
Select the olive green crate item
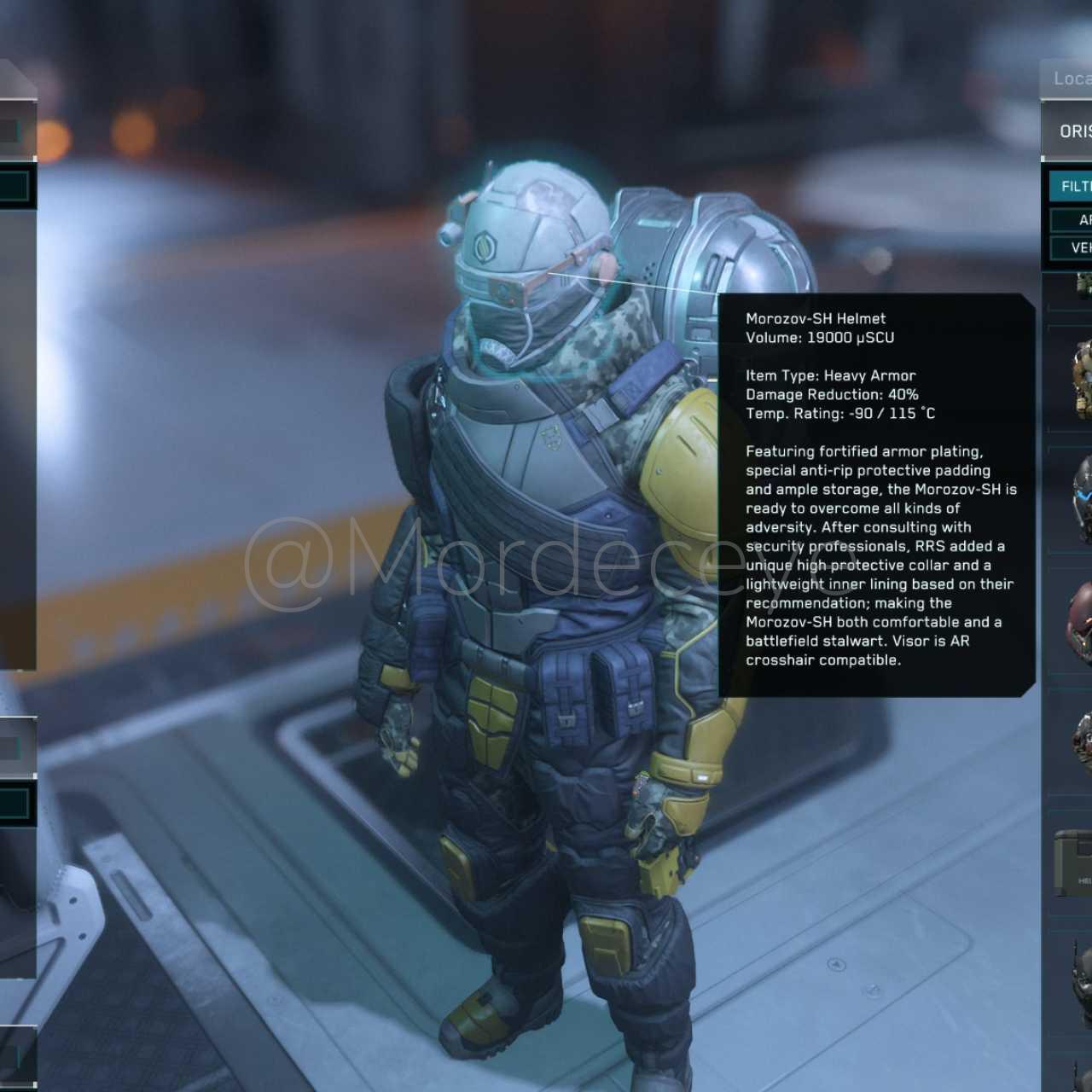pyautogui.click(x=1075, y=862)
